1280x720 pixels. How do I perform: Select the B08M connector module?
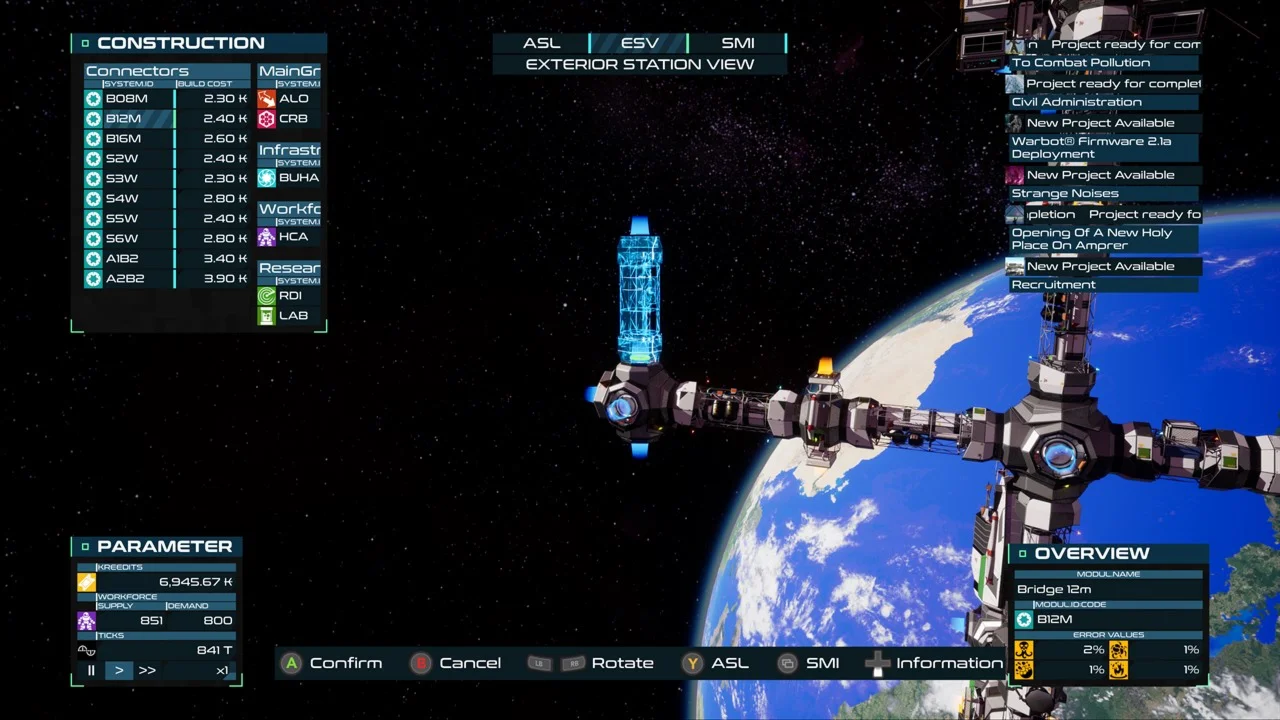127,99
